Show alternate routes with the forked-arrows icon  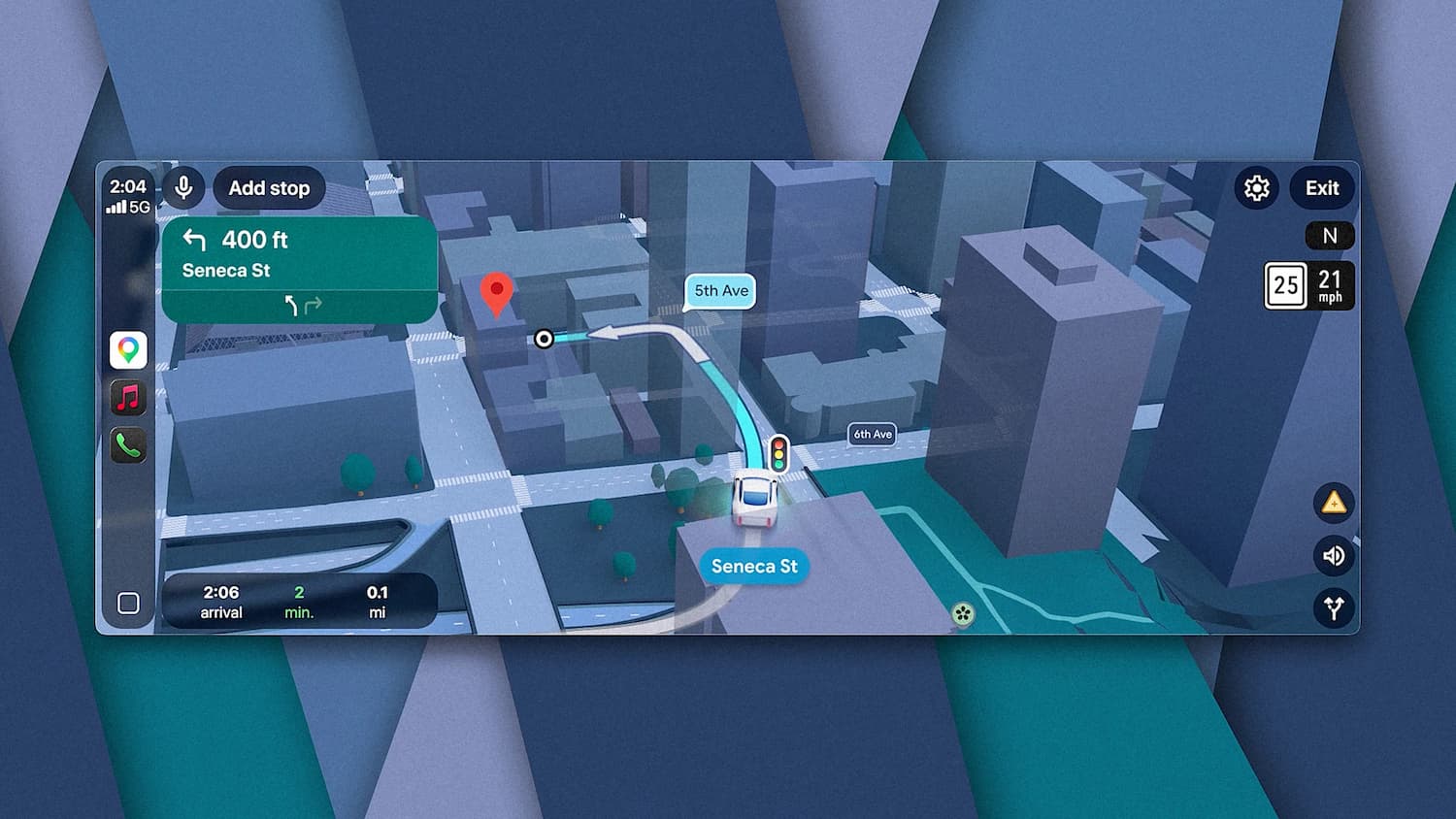click(1335, 608)
